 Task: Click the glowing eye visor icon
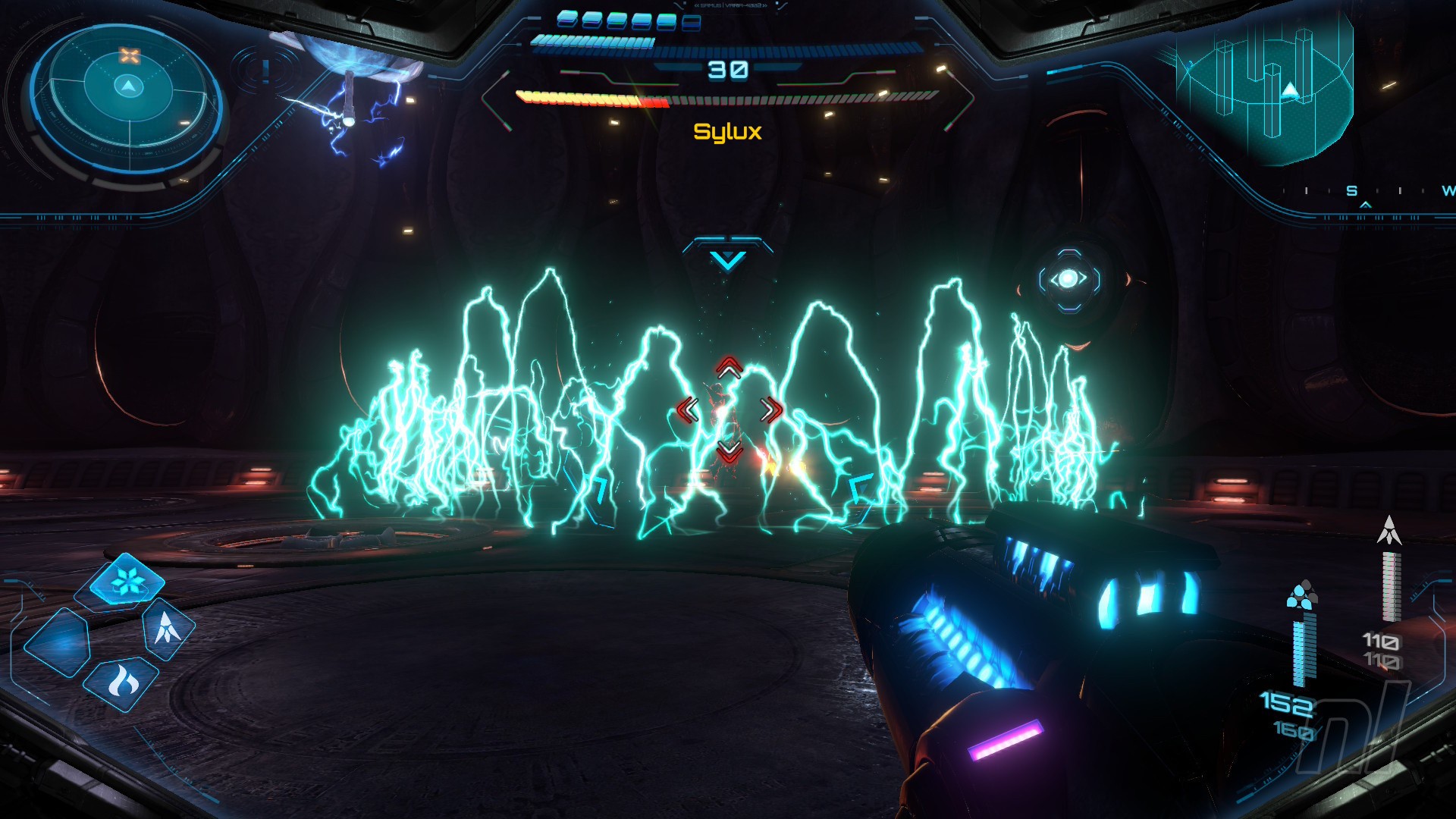click(x=1068, y=279)
